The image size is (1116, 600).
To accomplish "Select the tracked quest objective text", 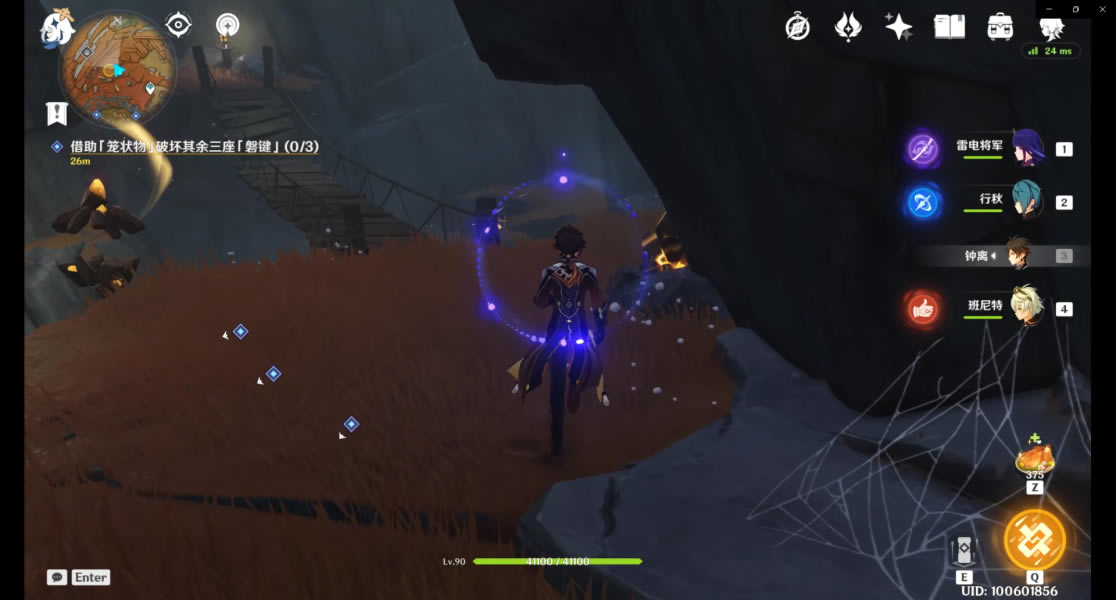I will [x=194, y=147].
